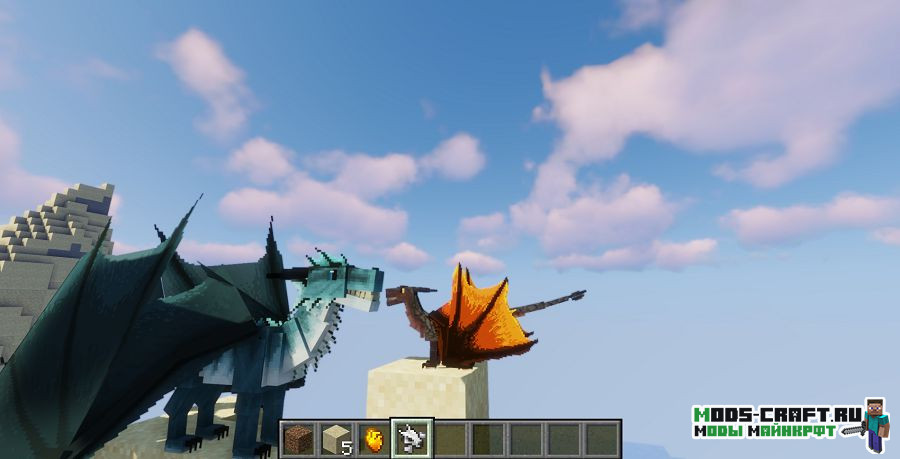The height and width of the screenshot is (459, 900).
Task: Select the brown dirt block hotbar slot
Action: tap(298, 439)
